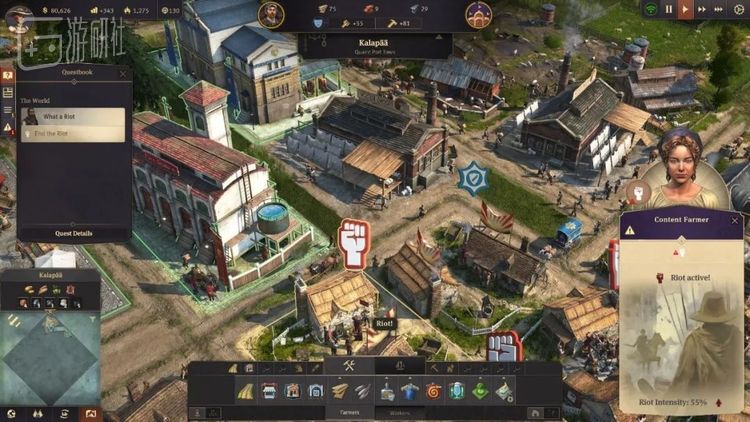Switch to the Farmers tab

(x=349, y=411)
